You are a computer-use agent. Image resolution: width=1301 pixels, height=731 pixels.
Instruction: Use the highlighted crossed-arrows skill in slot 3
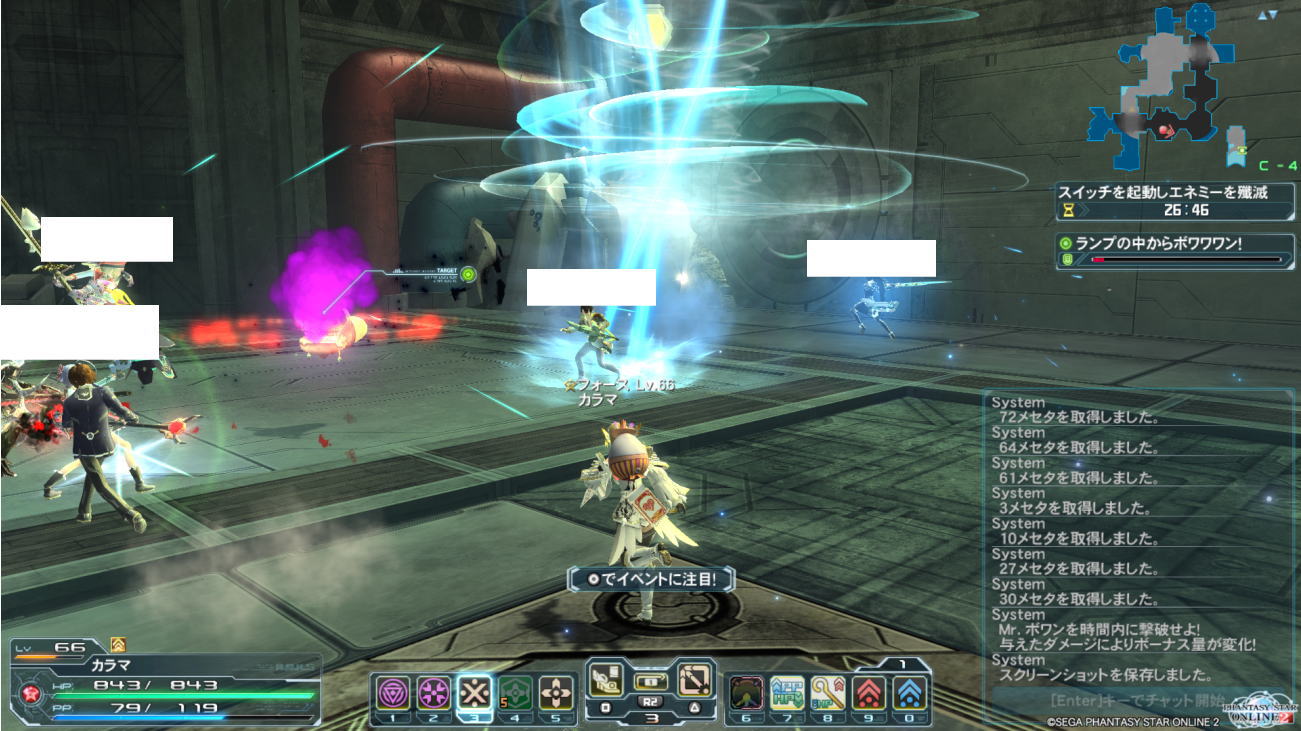point(474,693)
